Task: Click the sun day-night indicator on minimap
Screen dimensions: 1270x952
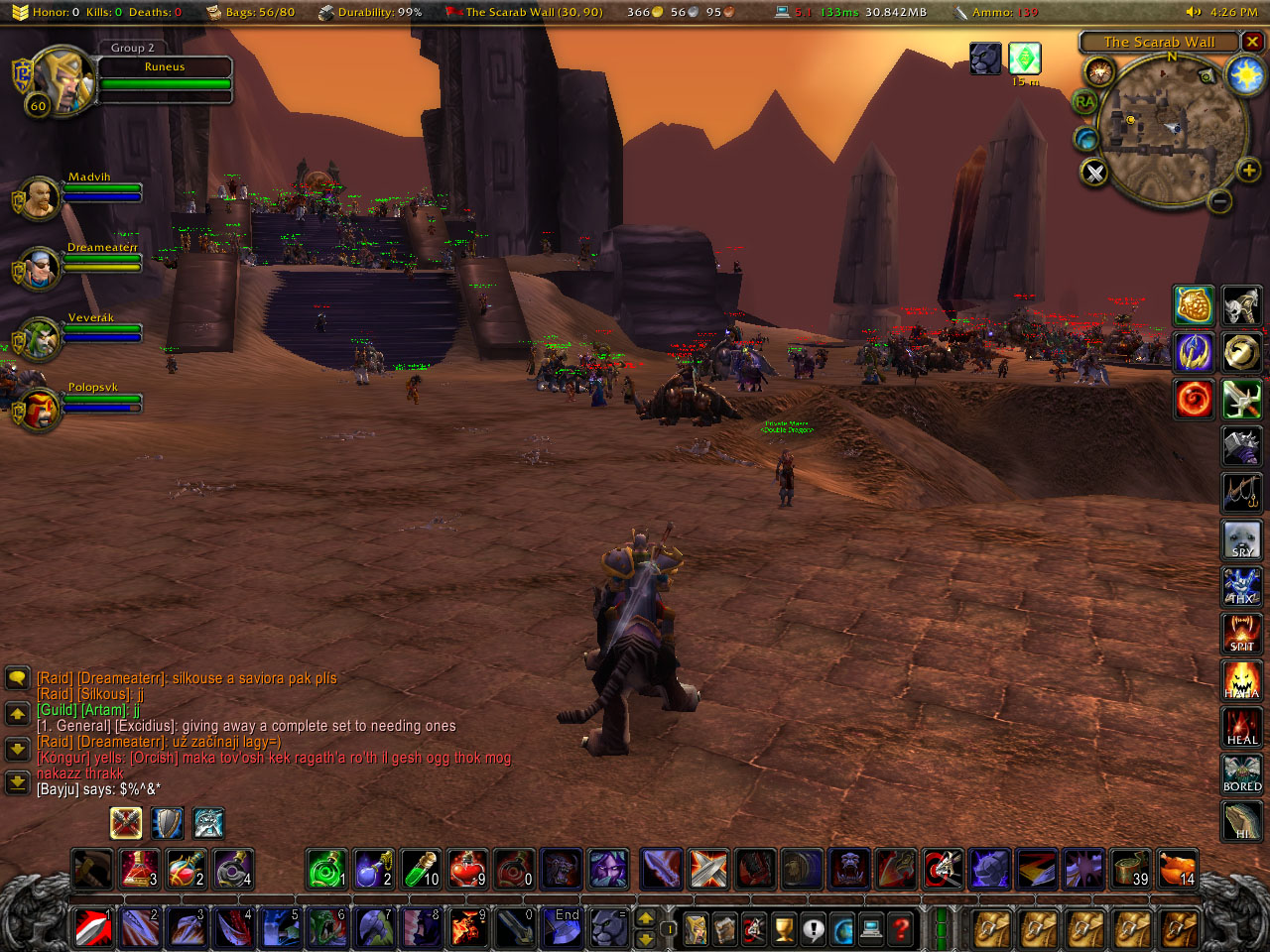Action: point(1245,76)
